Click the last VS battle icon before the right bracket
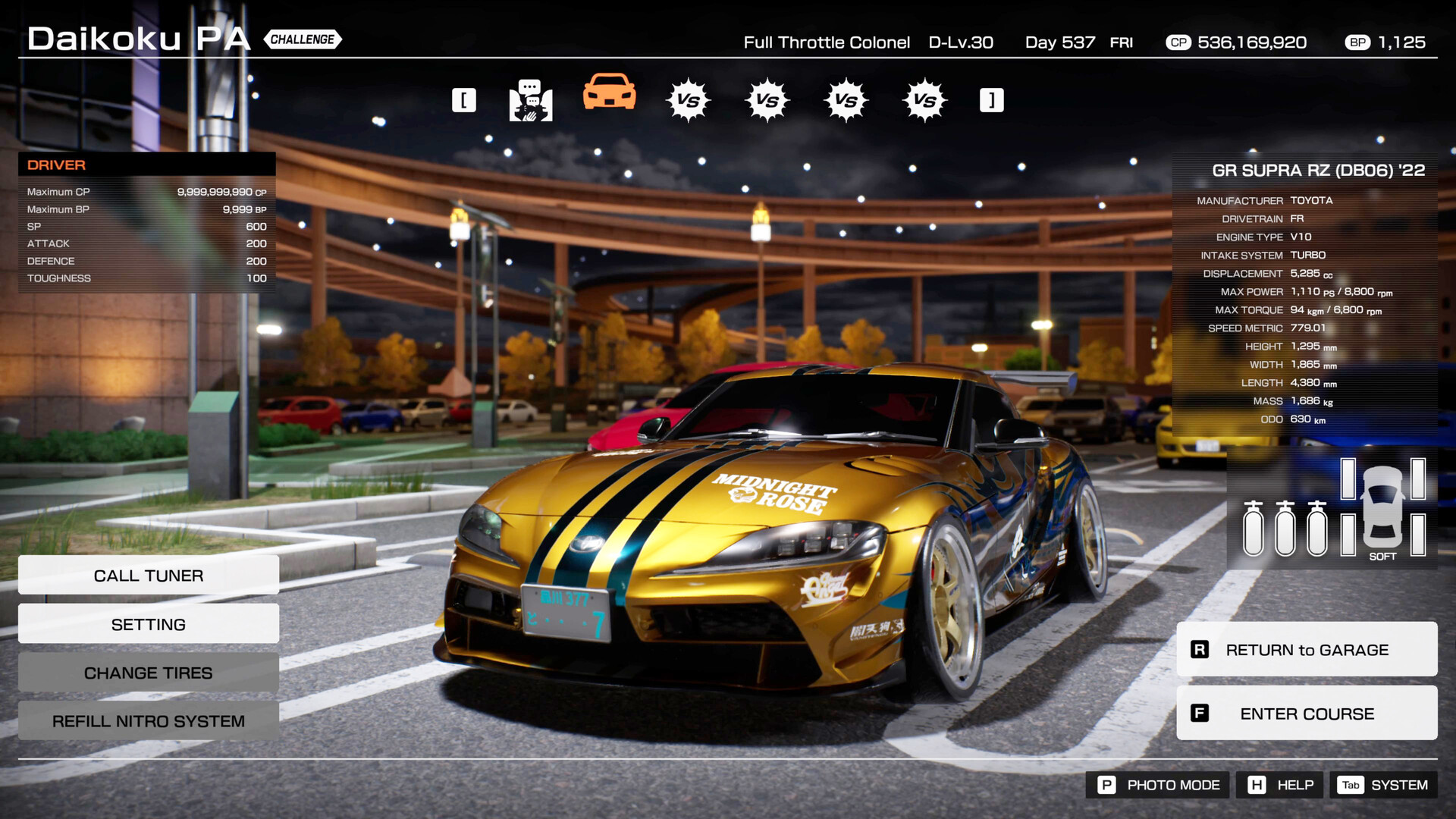 coord(924,99)
